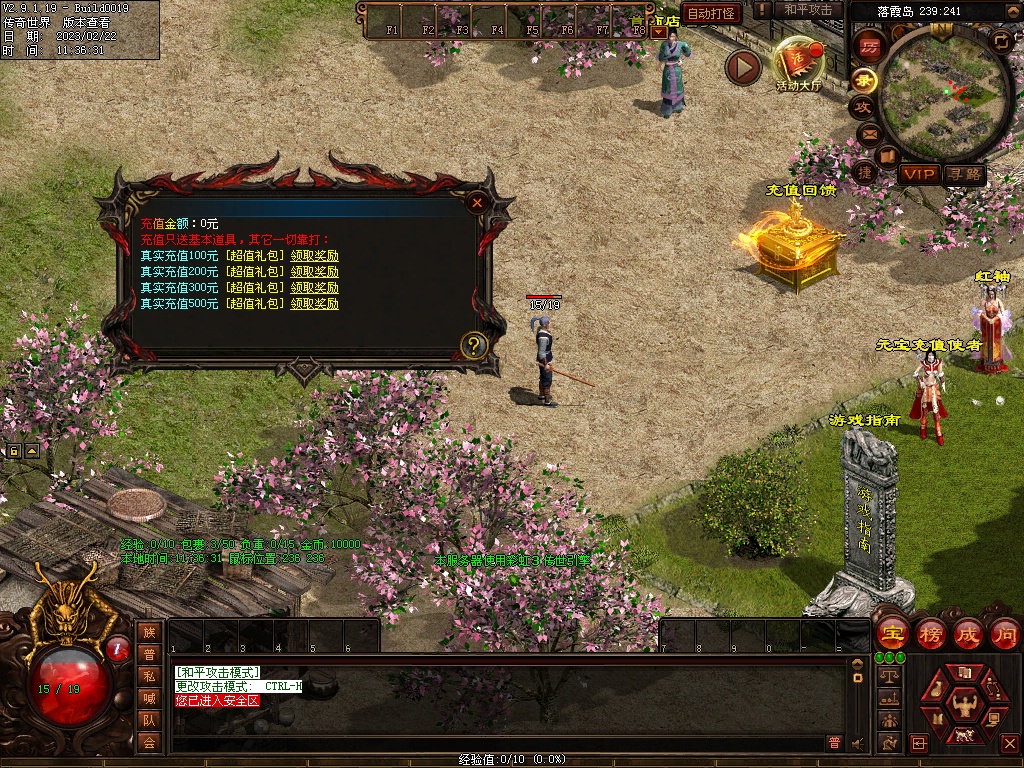Show the 榜 ranking board

click(x=930, y=633)
